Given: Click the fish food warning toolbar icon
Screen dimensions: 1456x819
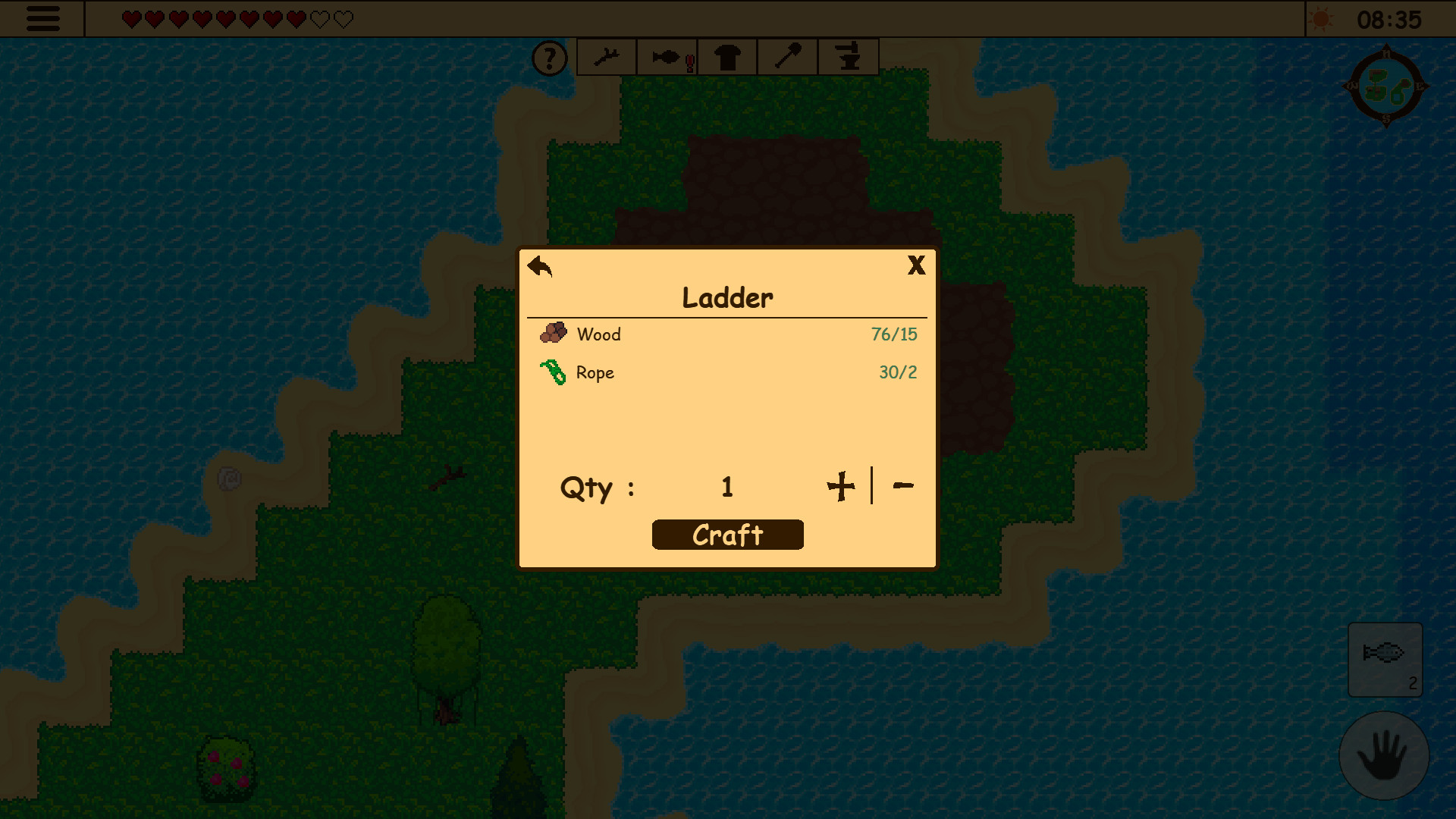Looking at the screenshot, I should [x=667, y=56].
